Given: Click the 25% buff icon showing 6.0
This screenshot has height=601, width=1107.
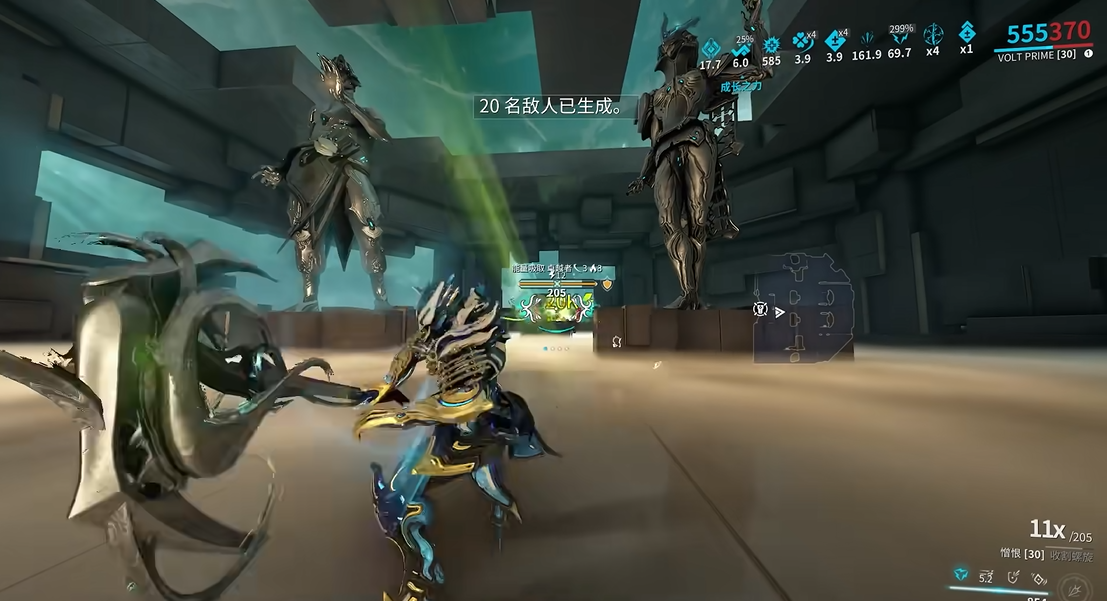Looking at the screenshot, I should [741, 48].
